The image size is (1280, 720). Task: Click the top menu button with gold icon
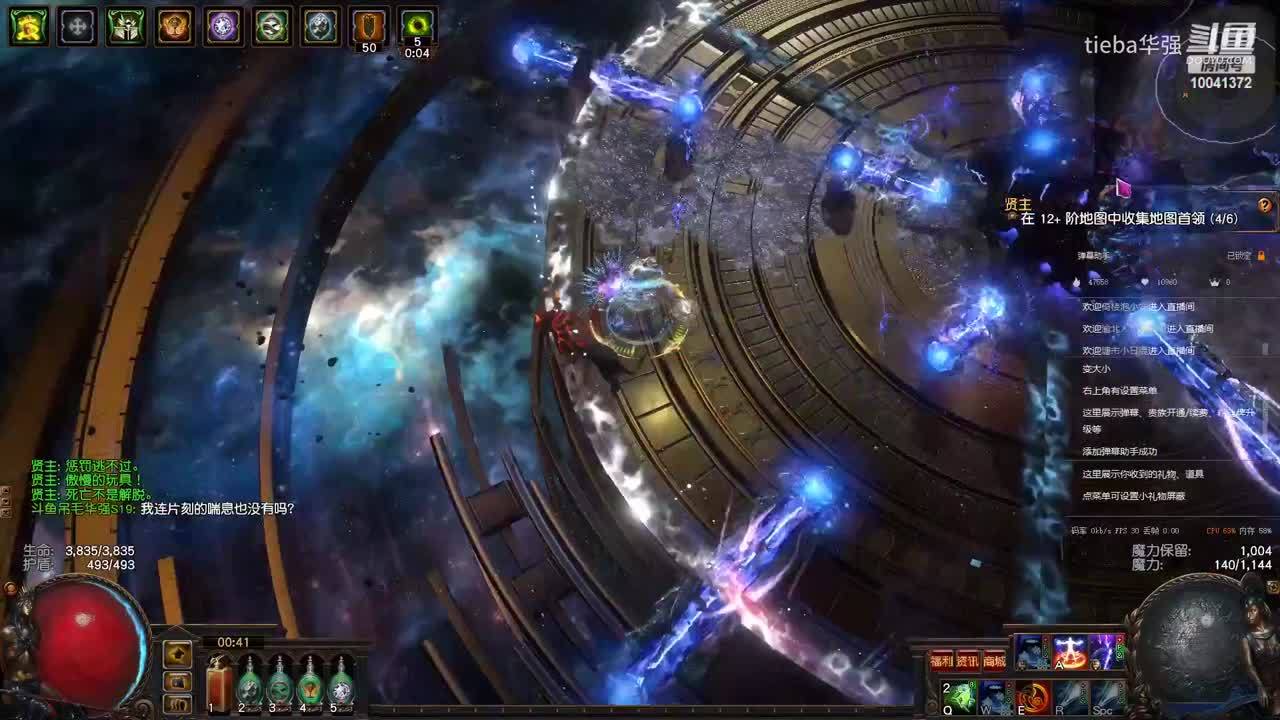[178, 654]
